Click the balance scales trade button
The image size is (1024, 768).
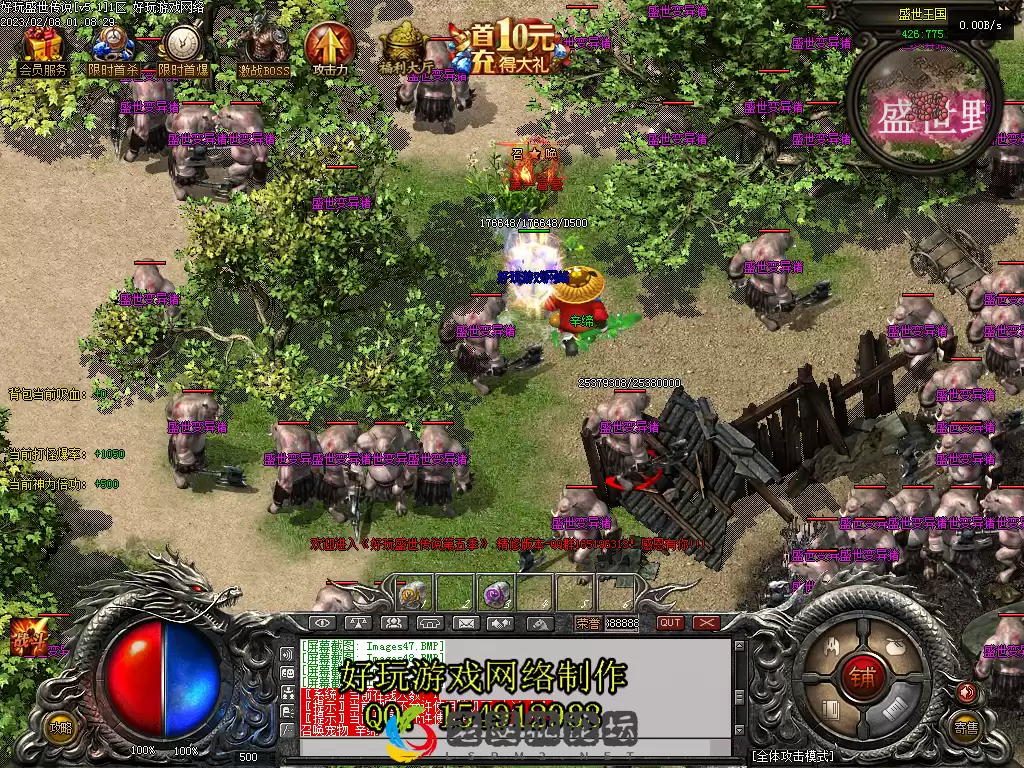click(357, 623)
